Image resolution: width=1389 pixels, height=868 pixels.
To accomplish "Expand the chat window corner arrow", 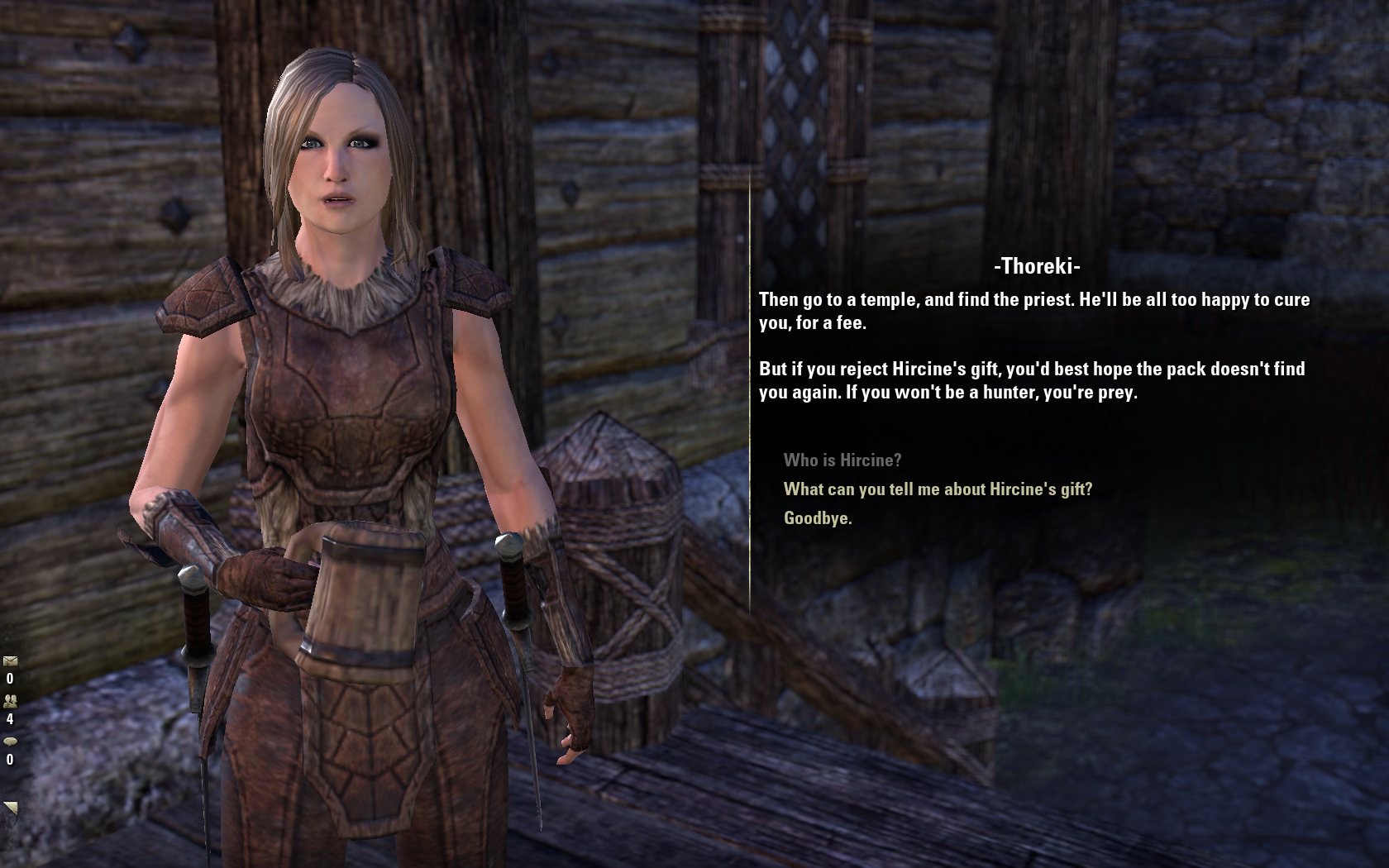I will pyautogui.click(x=11, y=808).
